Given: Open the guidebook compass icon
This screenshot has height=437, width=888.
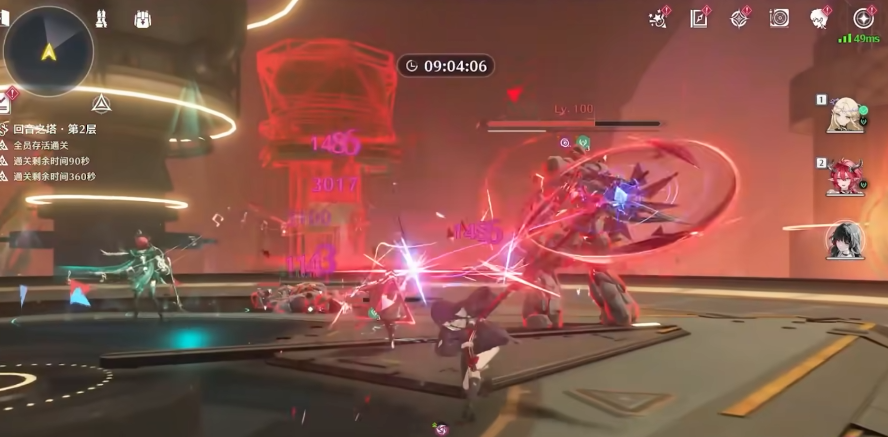Looking at the screenshot, I should tap(698, 18).
